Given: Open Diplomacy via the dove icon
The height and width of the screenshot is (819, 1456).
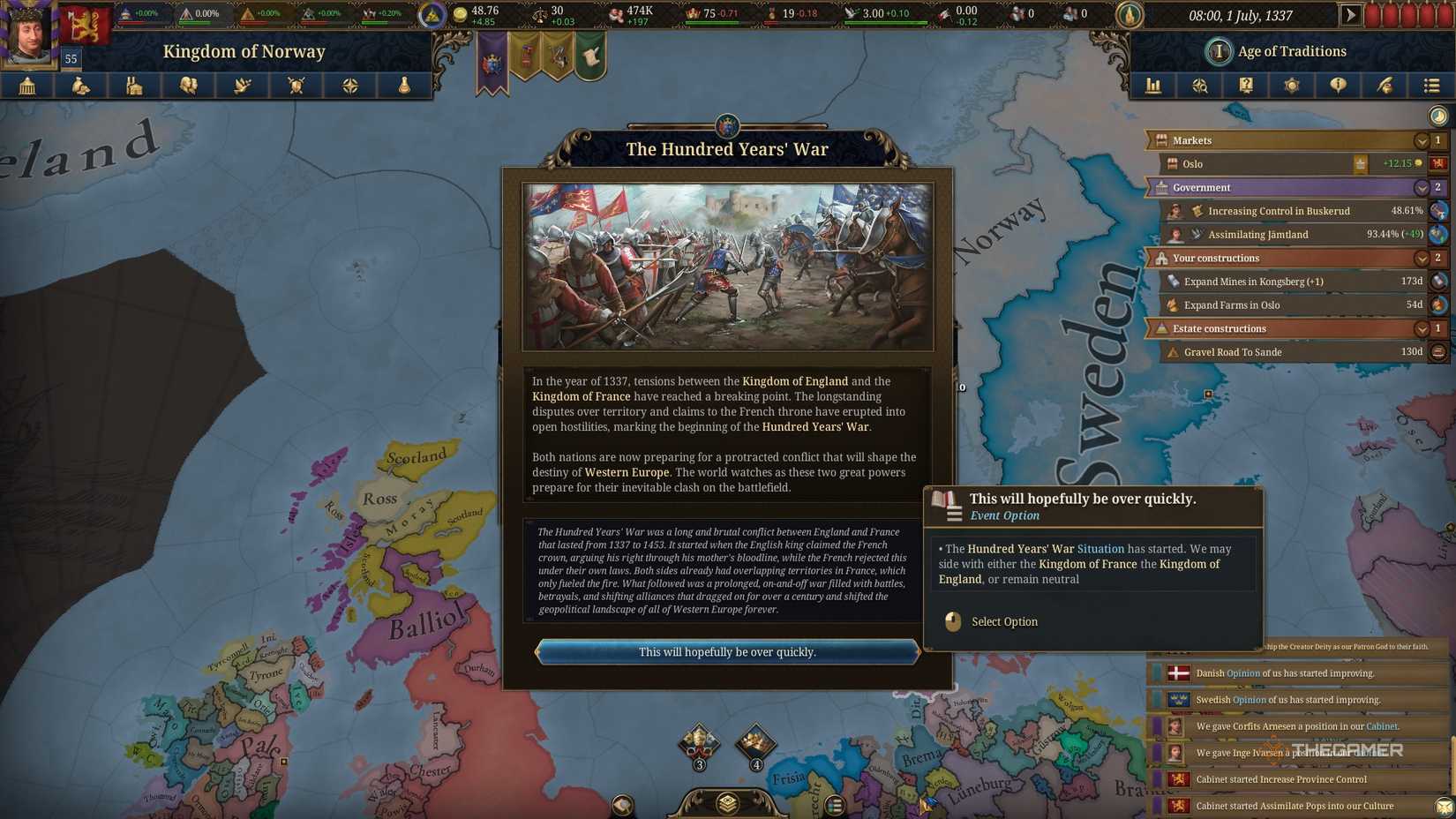Looking at the screenshot, I should [243, 86].
